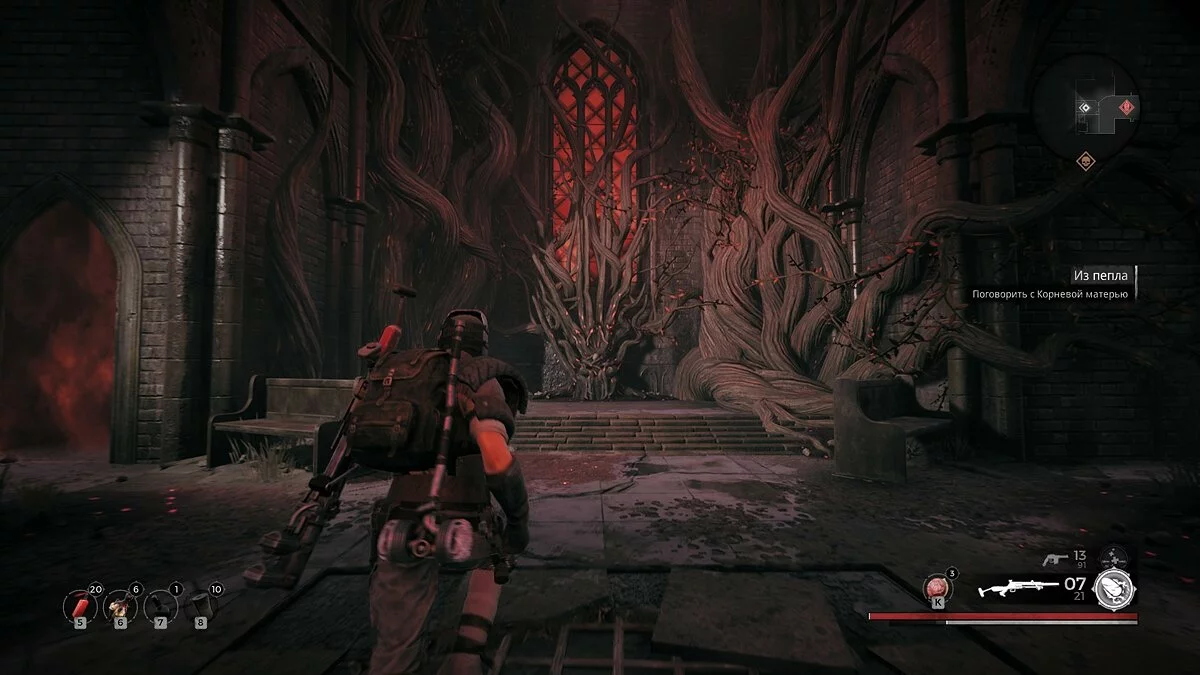Select the red flare consumable slot
Image resolution: width=1200 pixels, height=675 pixels.
pyautogui.click(x=78, y=604)
